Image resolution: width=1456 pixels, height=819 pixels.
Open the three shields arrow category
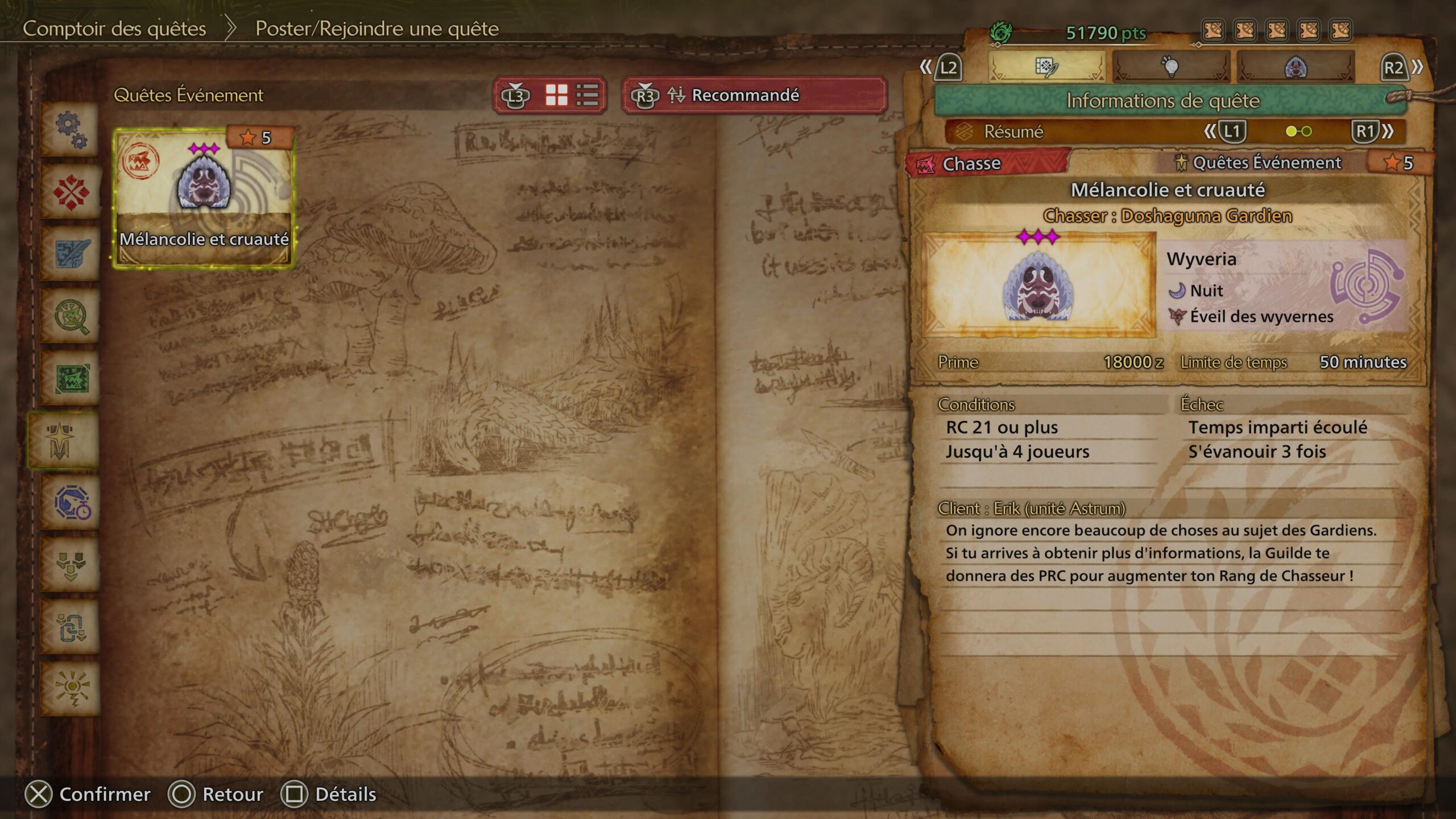tap(71, 565)
